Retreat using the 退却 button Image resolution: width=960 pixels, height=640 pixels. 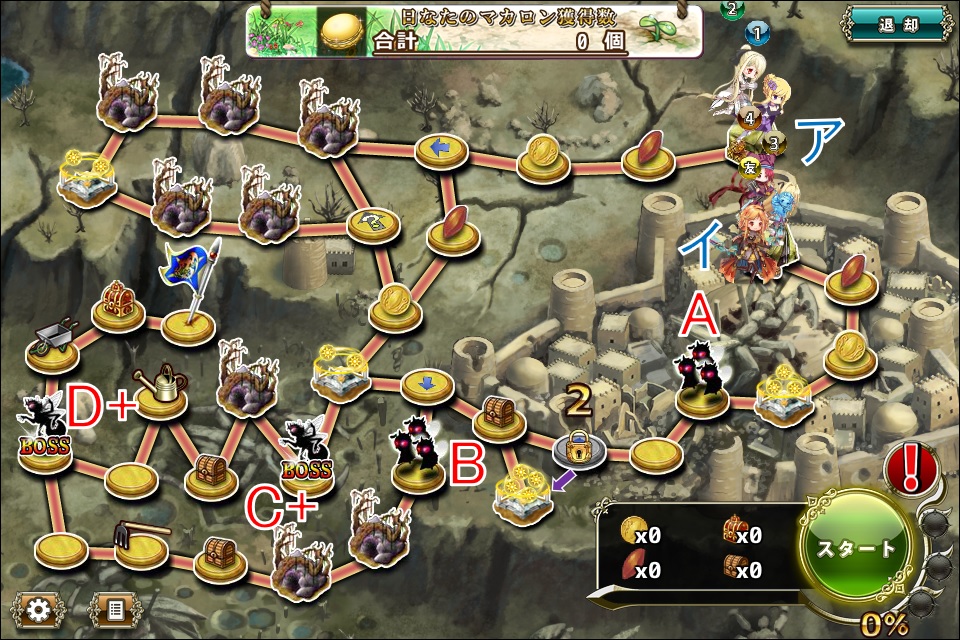894,24
